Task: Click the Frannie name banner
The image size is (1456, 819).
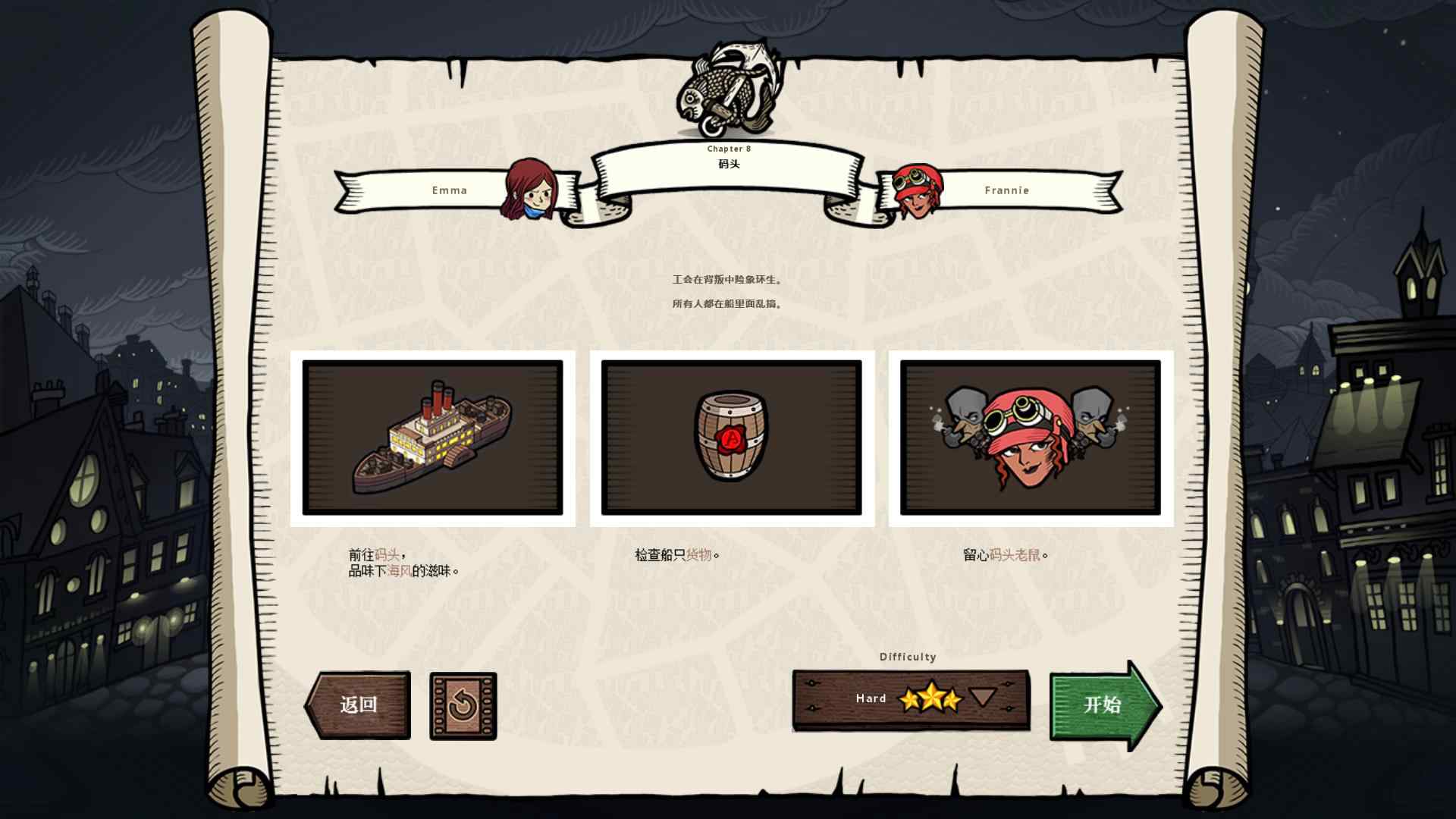Action: (1007, 190)
